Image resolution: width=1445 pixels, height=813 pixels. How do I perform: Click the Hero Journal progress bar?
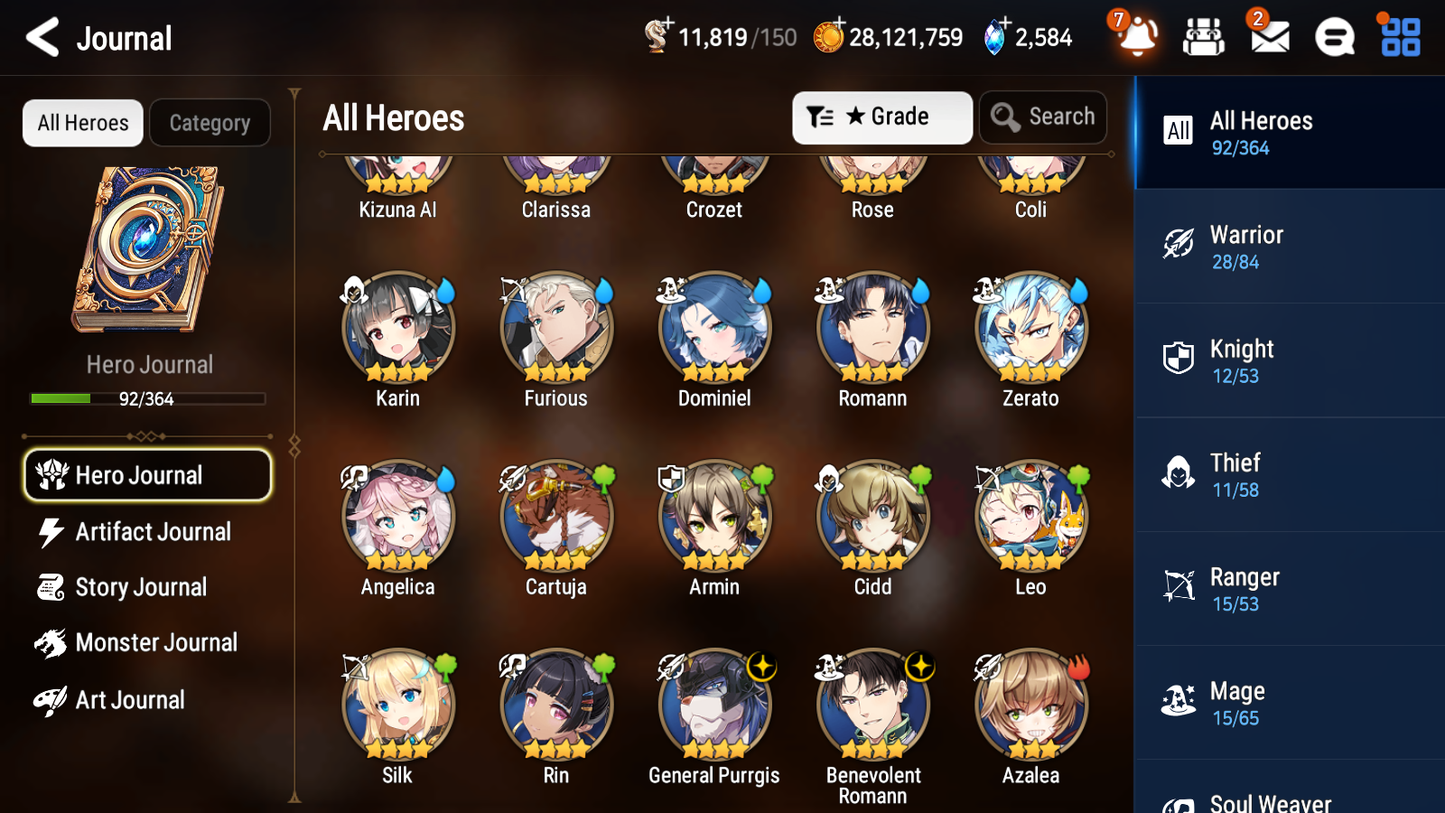pos(148,397)
